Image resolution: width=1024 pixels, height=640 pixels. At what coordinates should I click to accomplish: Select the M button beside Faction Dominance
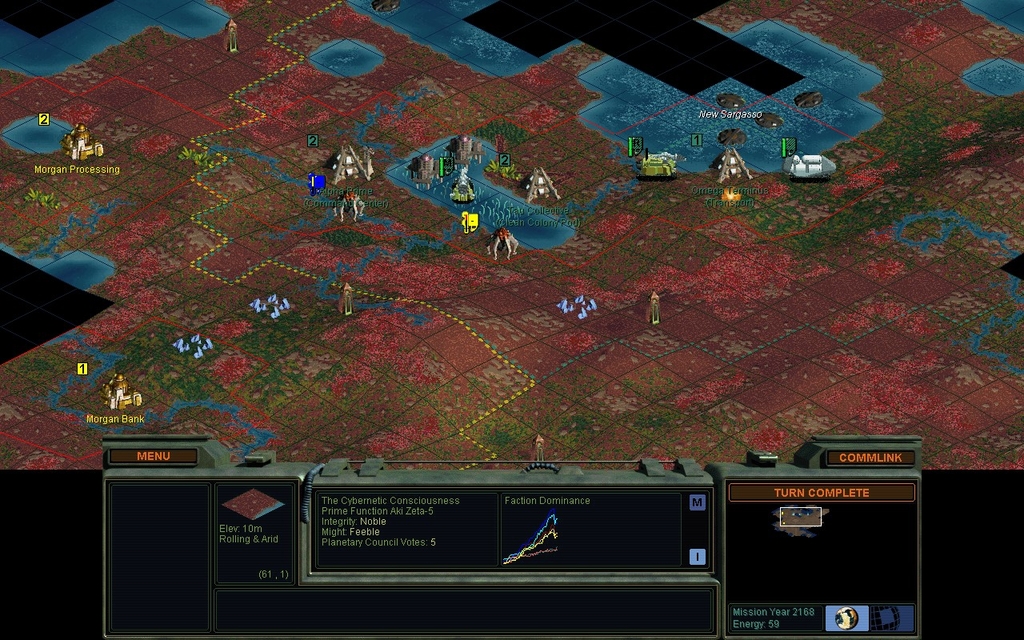(697, 503)
